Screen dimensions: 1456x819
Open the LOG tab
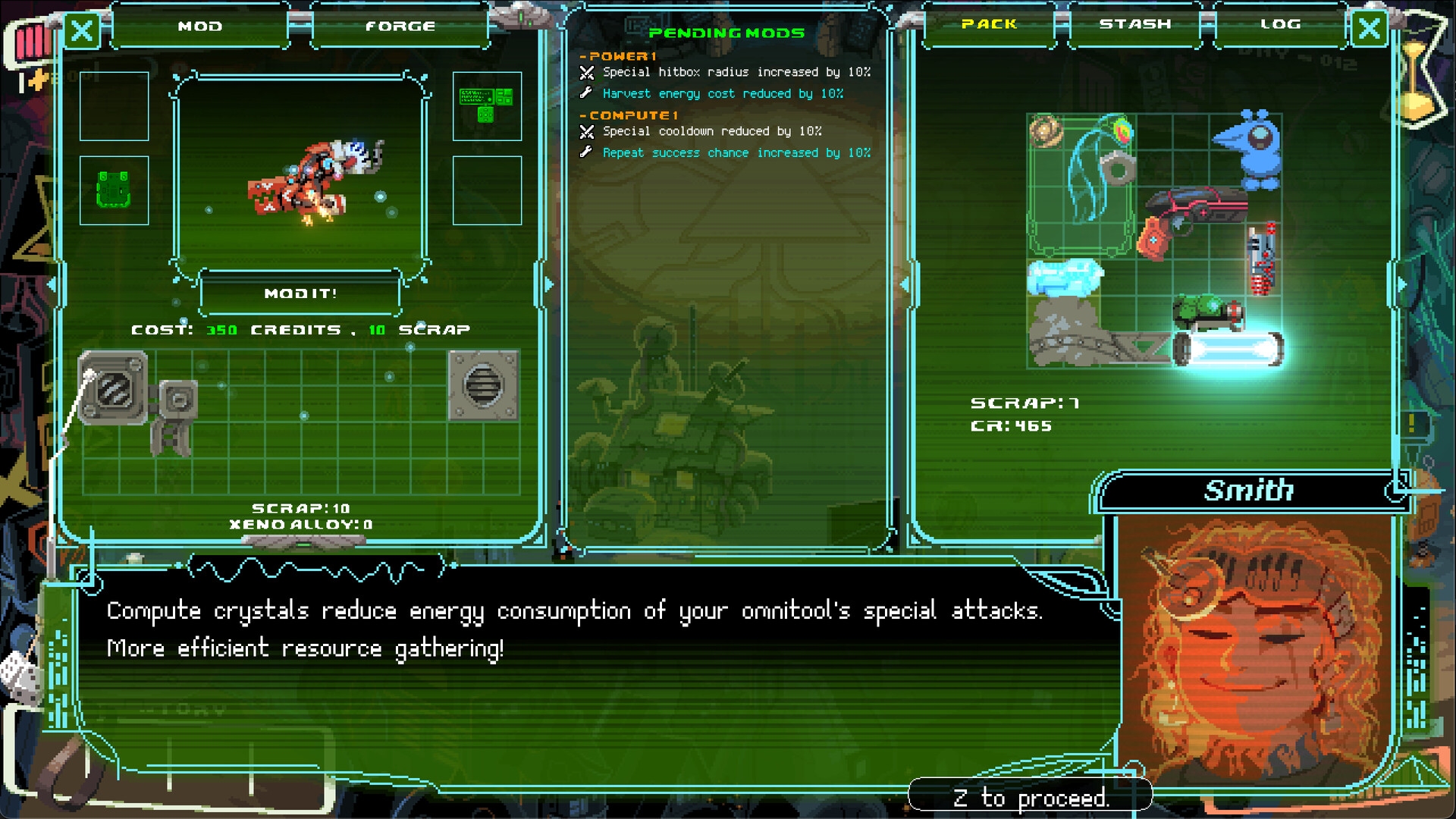1281,24
